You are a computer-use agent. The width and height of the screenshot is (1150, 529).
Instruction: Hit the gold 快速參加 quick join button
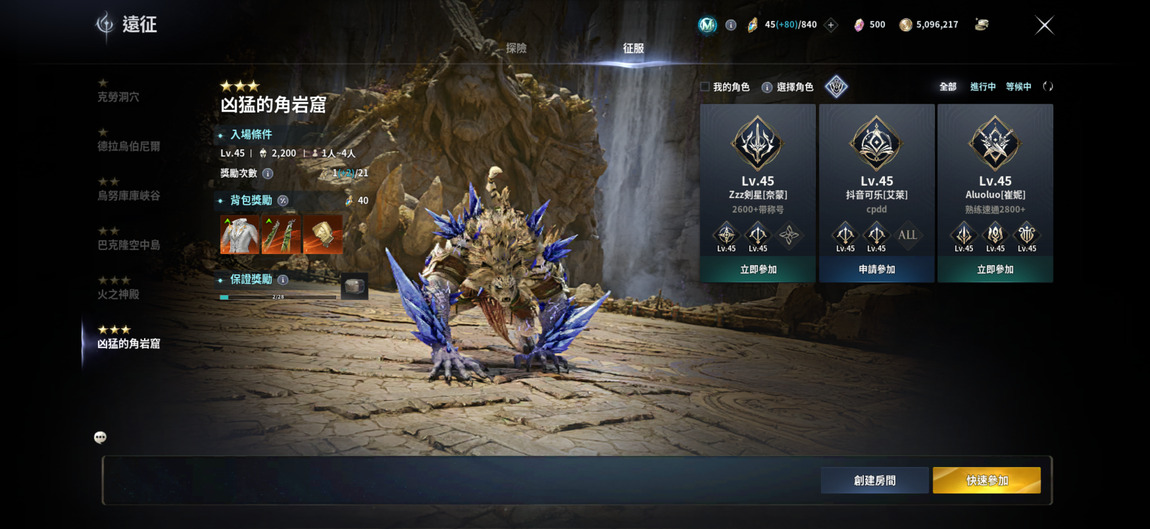tap(986, 481)
